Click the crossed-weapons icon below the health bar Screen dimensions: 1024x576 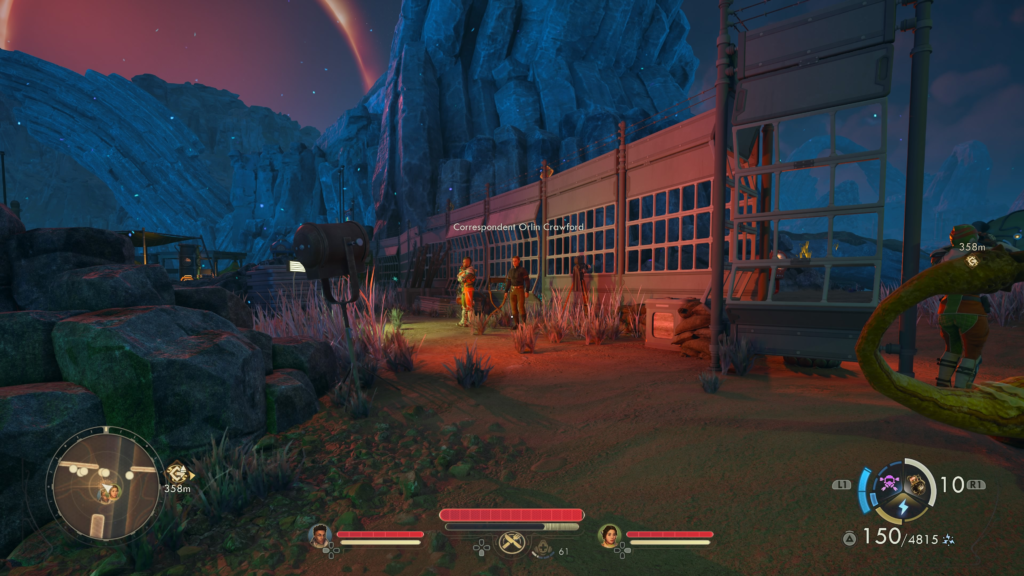[x=512, y=543]
